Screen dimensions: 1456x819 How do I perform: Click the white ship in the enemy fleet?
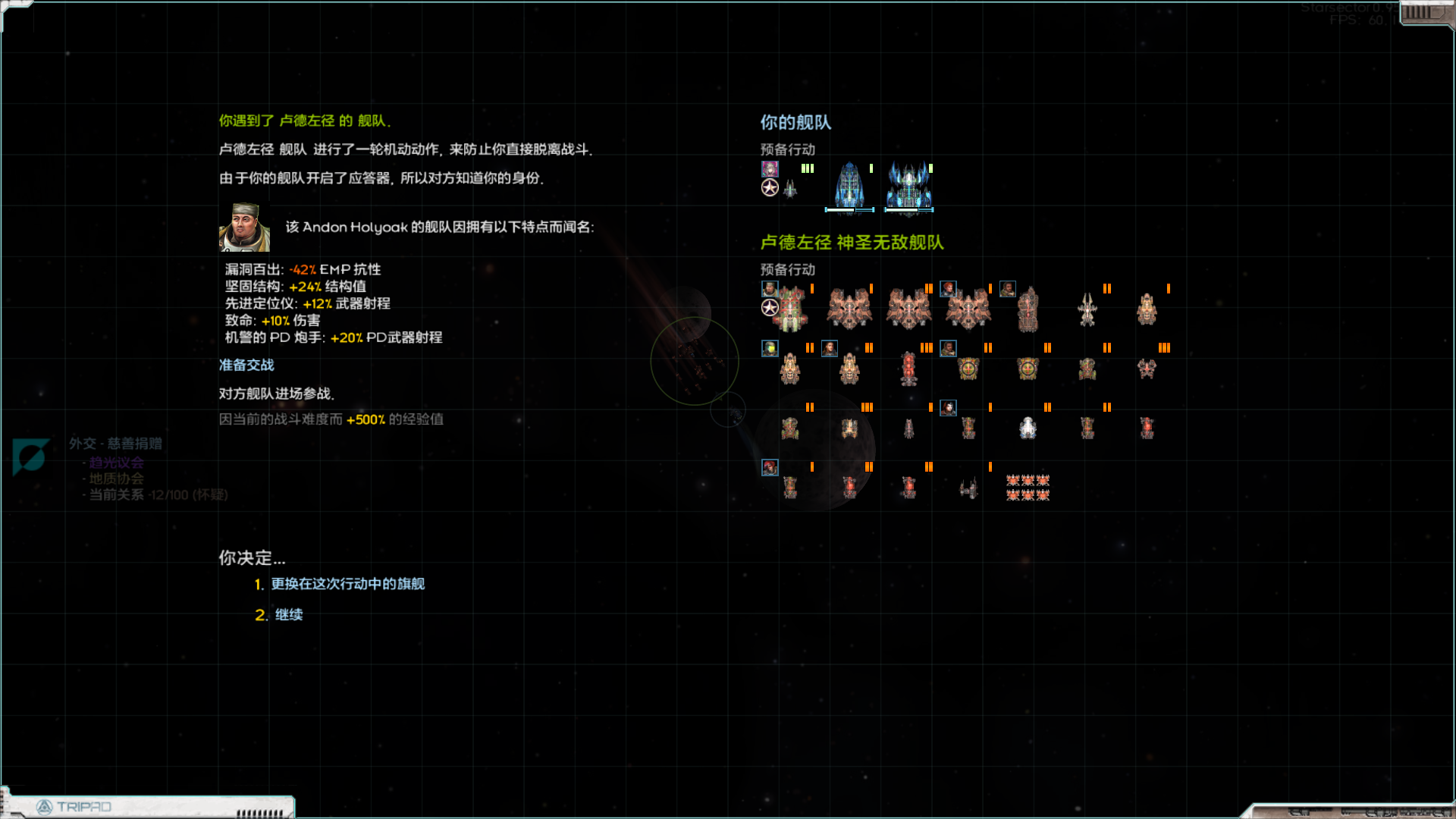pyautogui.click(x=1028, y=428)
